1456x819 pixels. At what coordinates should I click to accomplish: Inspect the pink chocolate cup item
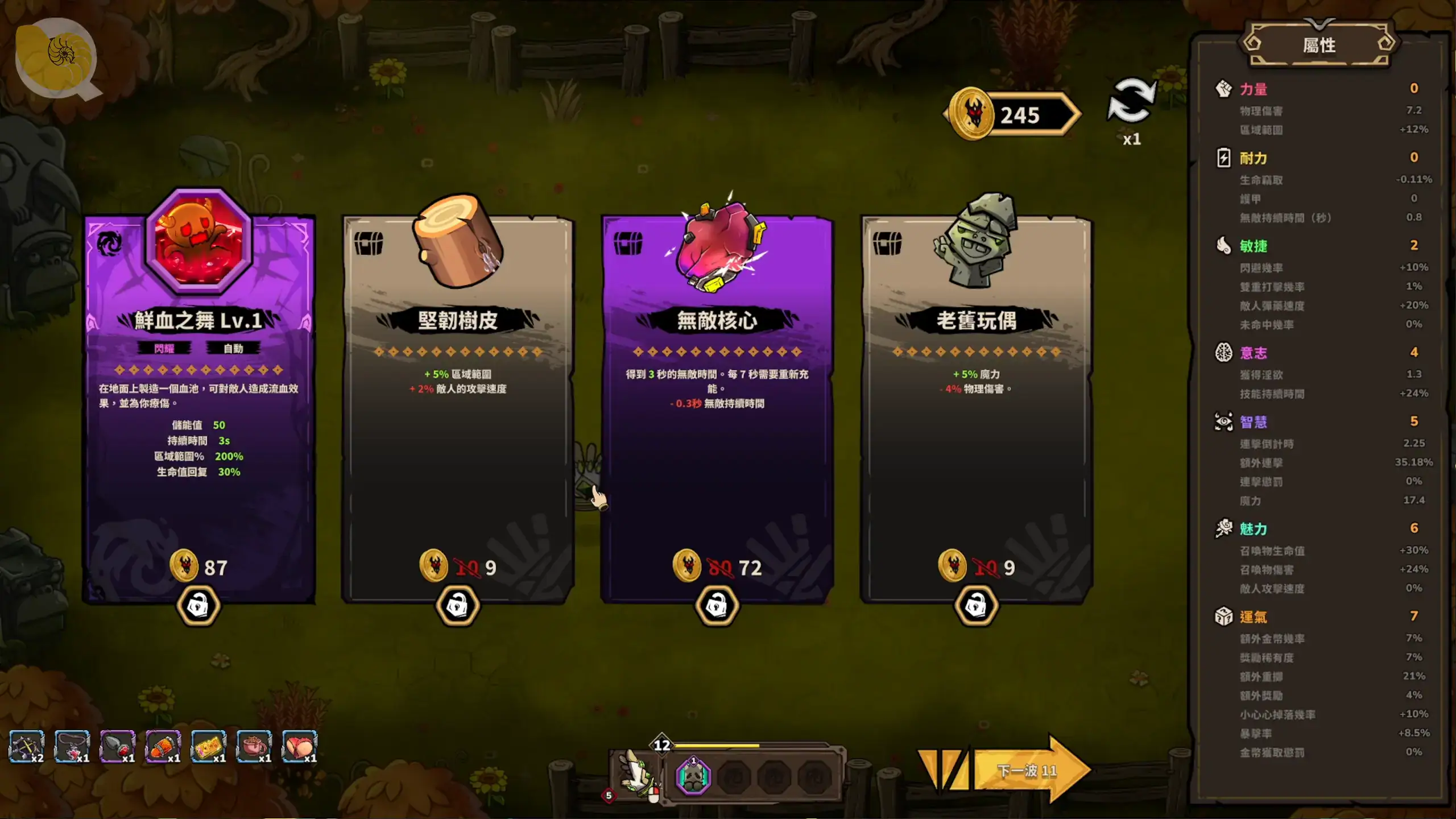(254, 746)
